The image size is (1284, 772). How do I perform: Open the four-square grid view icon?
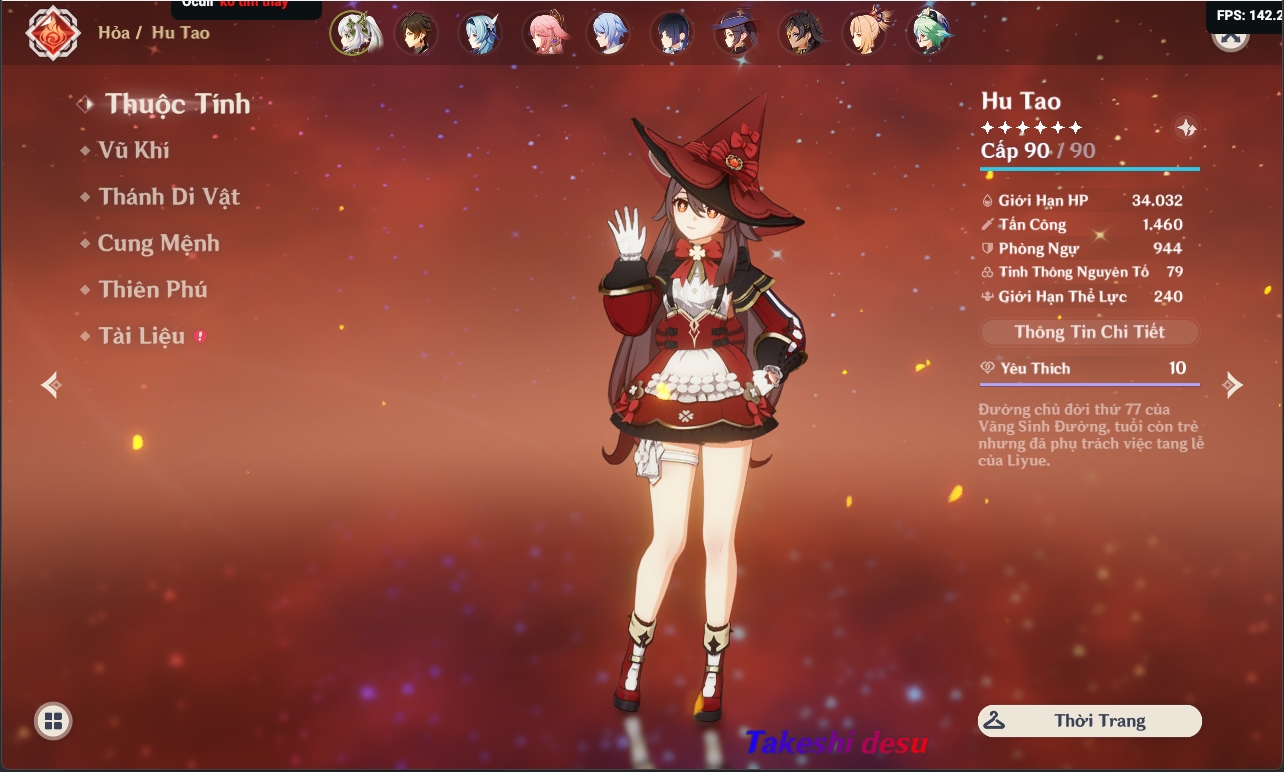pos(53,720)
